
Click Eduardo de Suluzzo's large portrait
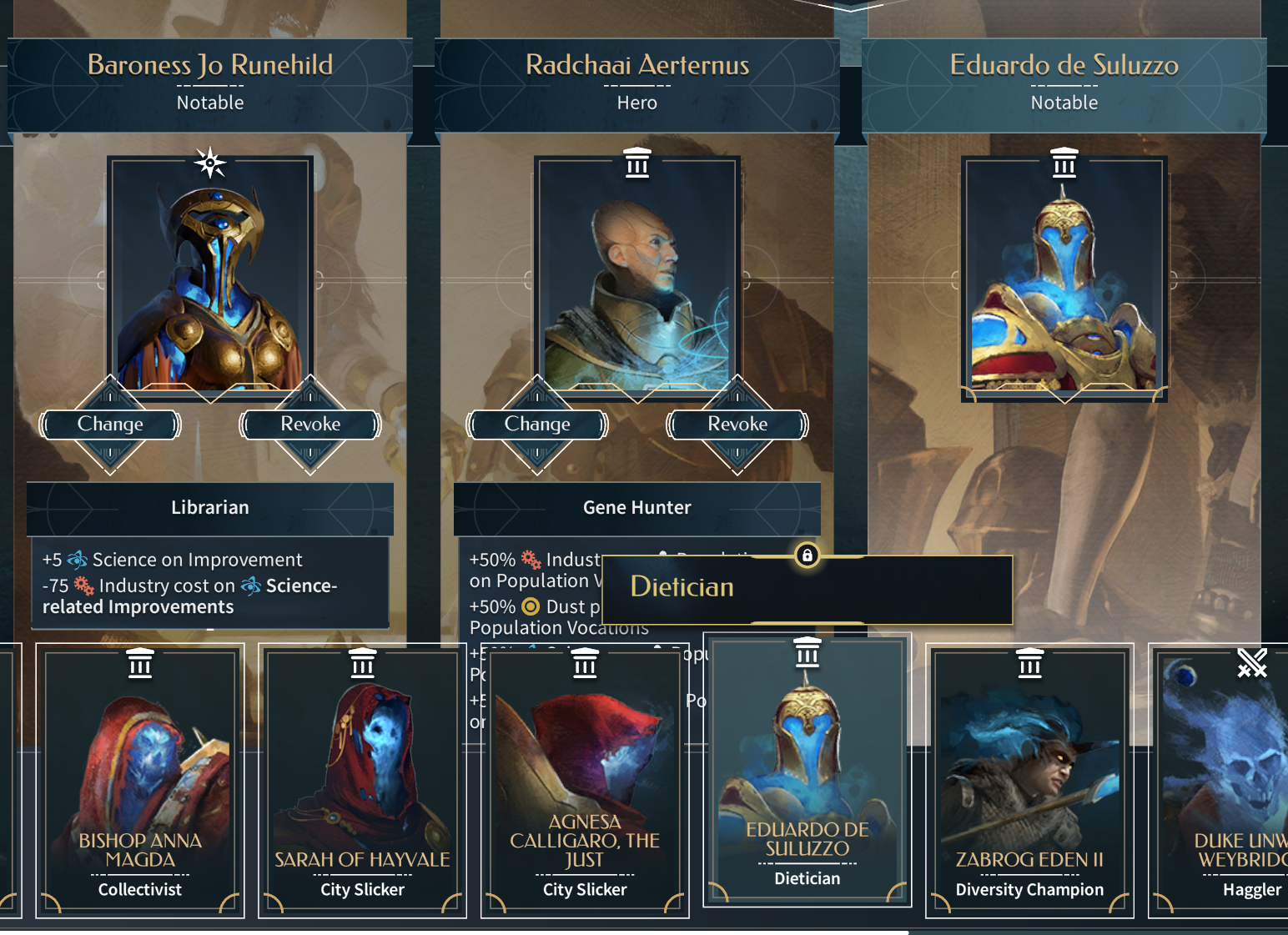[1064, 275]
